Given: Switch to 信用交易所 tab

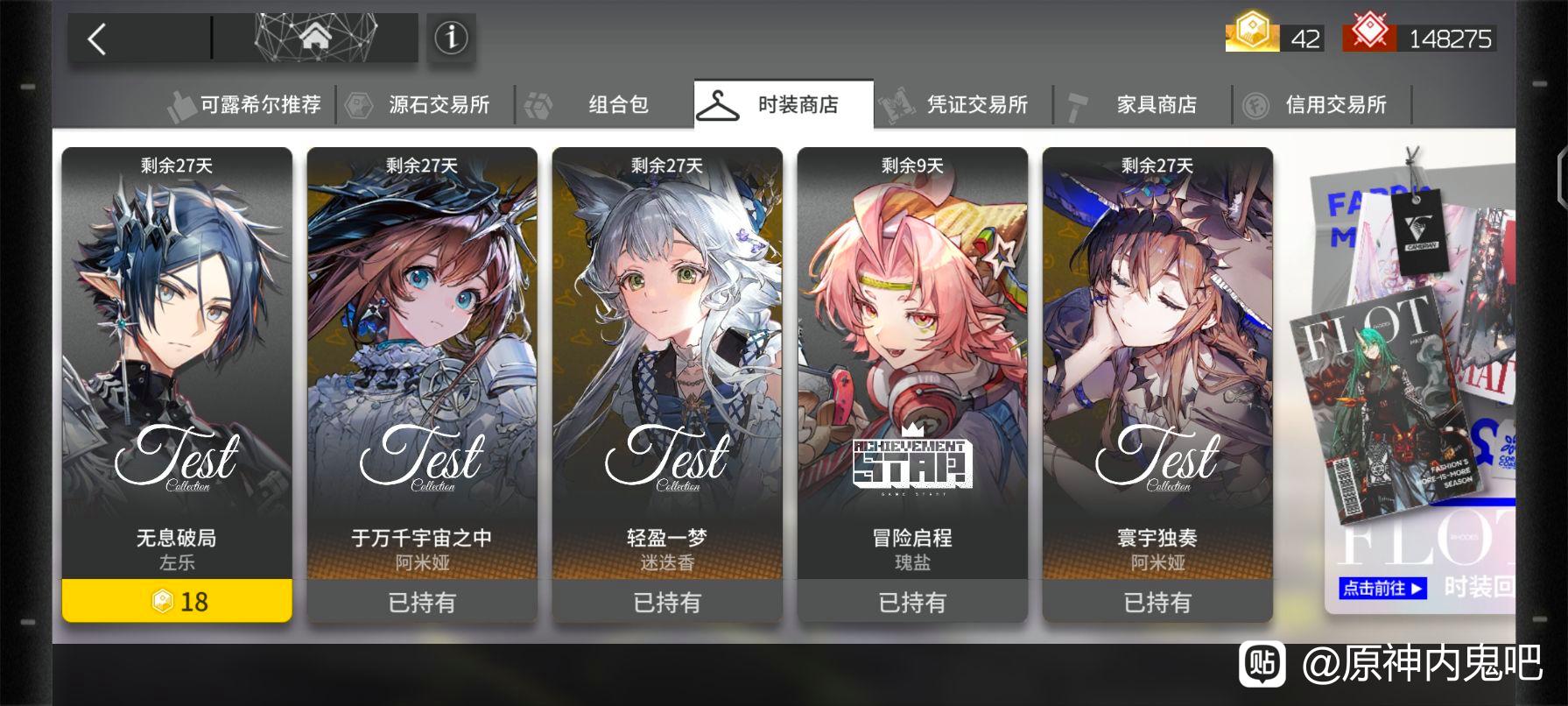Looking at the screenshot, I should click(x=1322, y=105).
